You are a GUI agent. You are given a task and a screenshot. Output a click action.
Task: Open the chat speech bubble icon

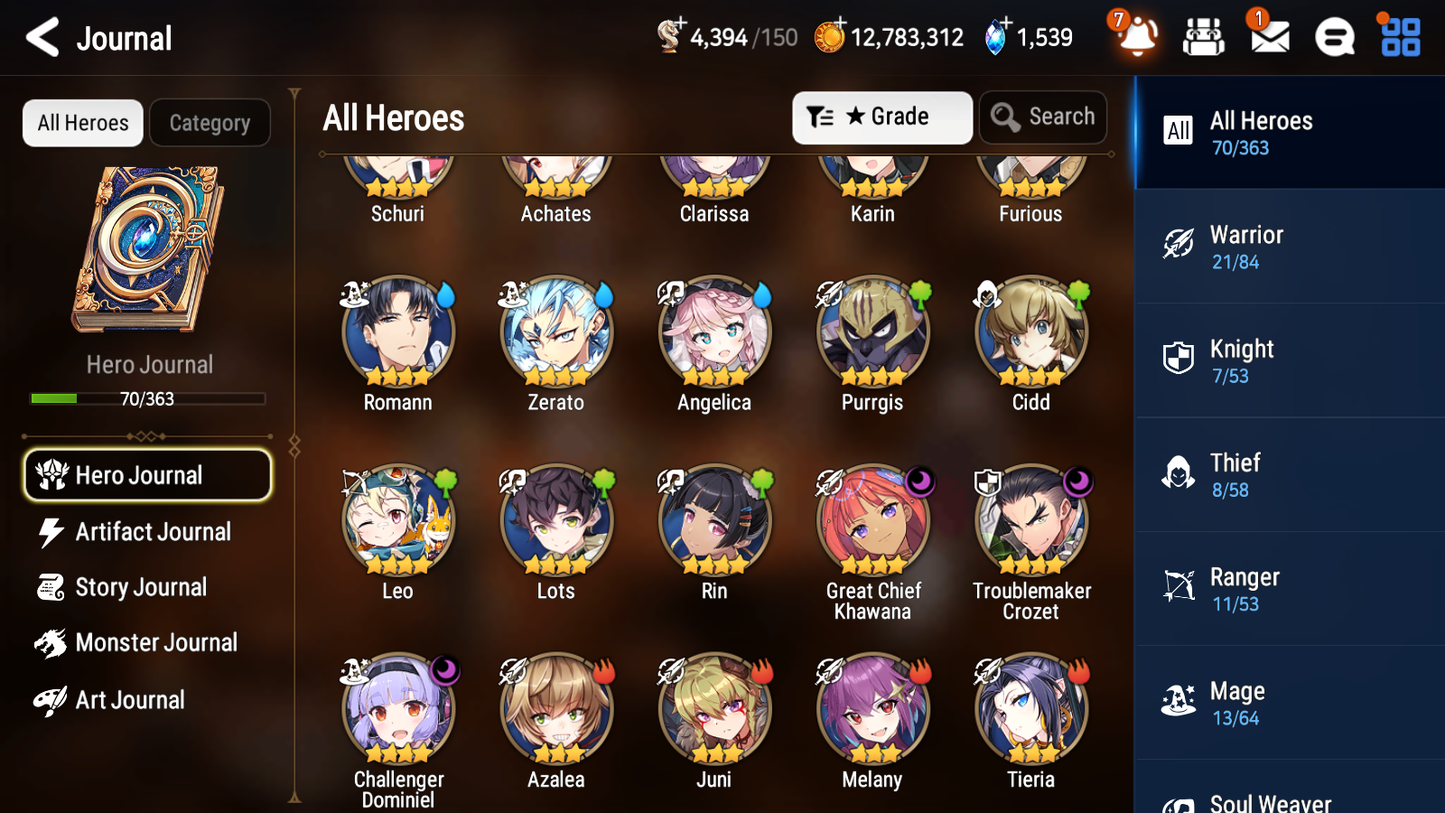1333,36
